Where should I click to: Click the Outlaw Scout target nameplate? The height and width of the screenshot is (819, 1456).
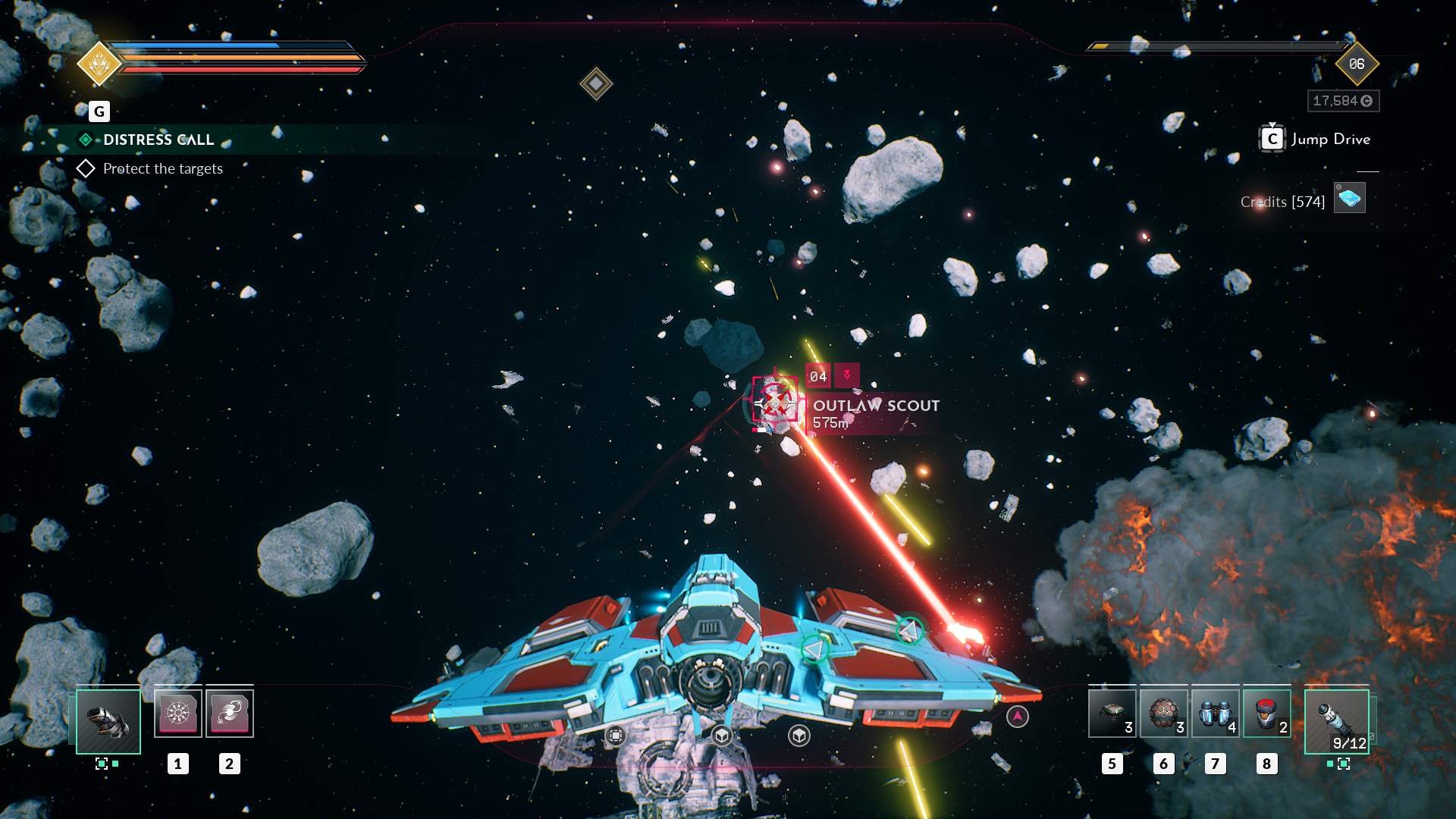(876, 406)
